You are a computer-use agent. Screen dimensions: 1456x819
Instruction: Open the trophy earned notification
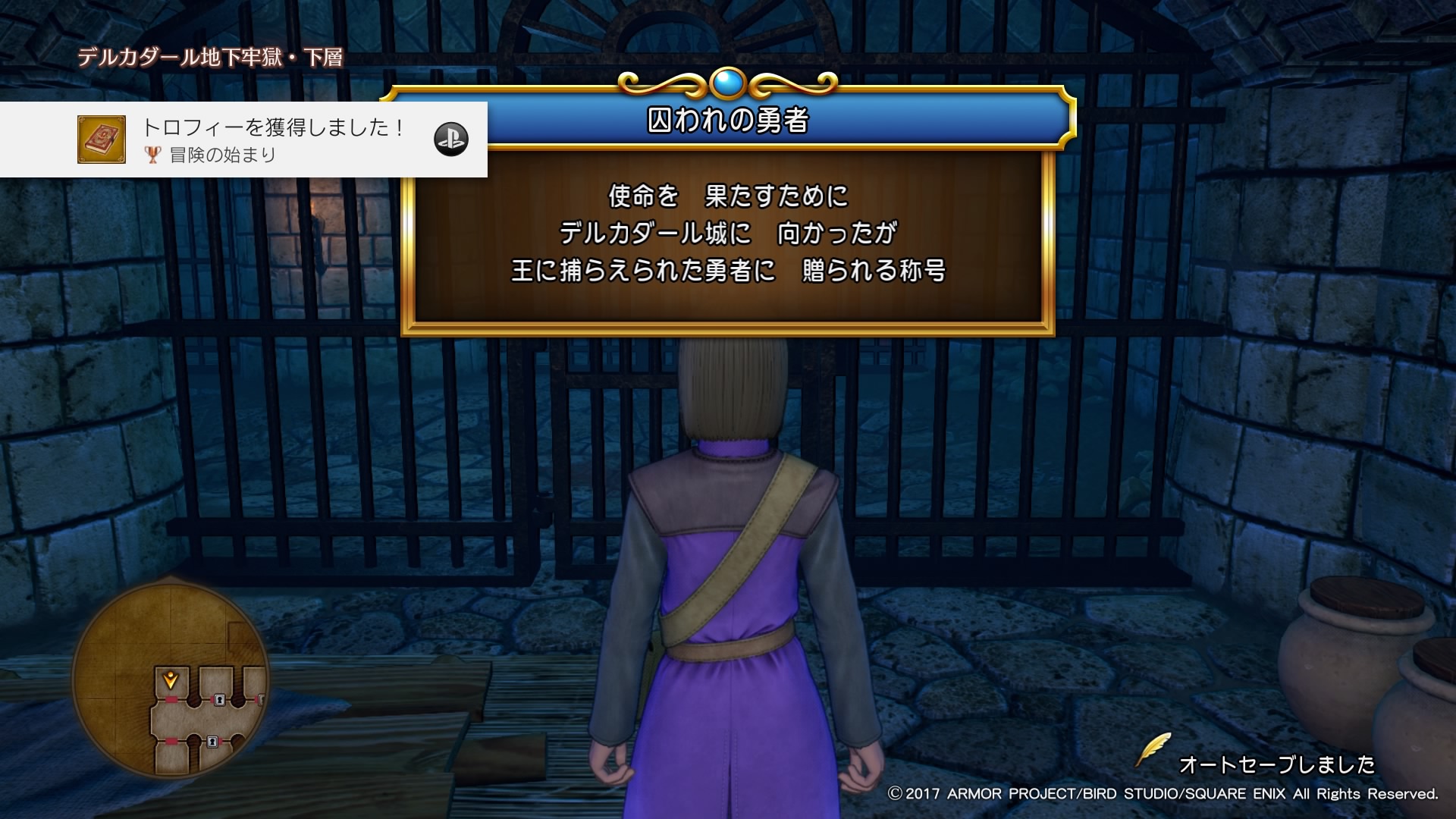(273, 140)
